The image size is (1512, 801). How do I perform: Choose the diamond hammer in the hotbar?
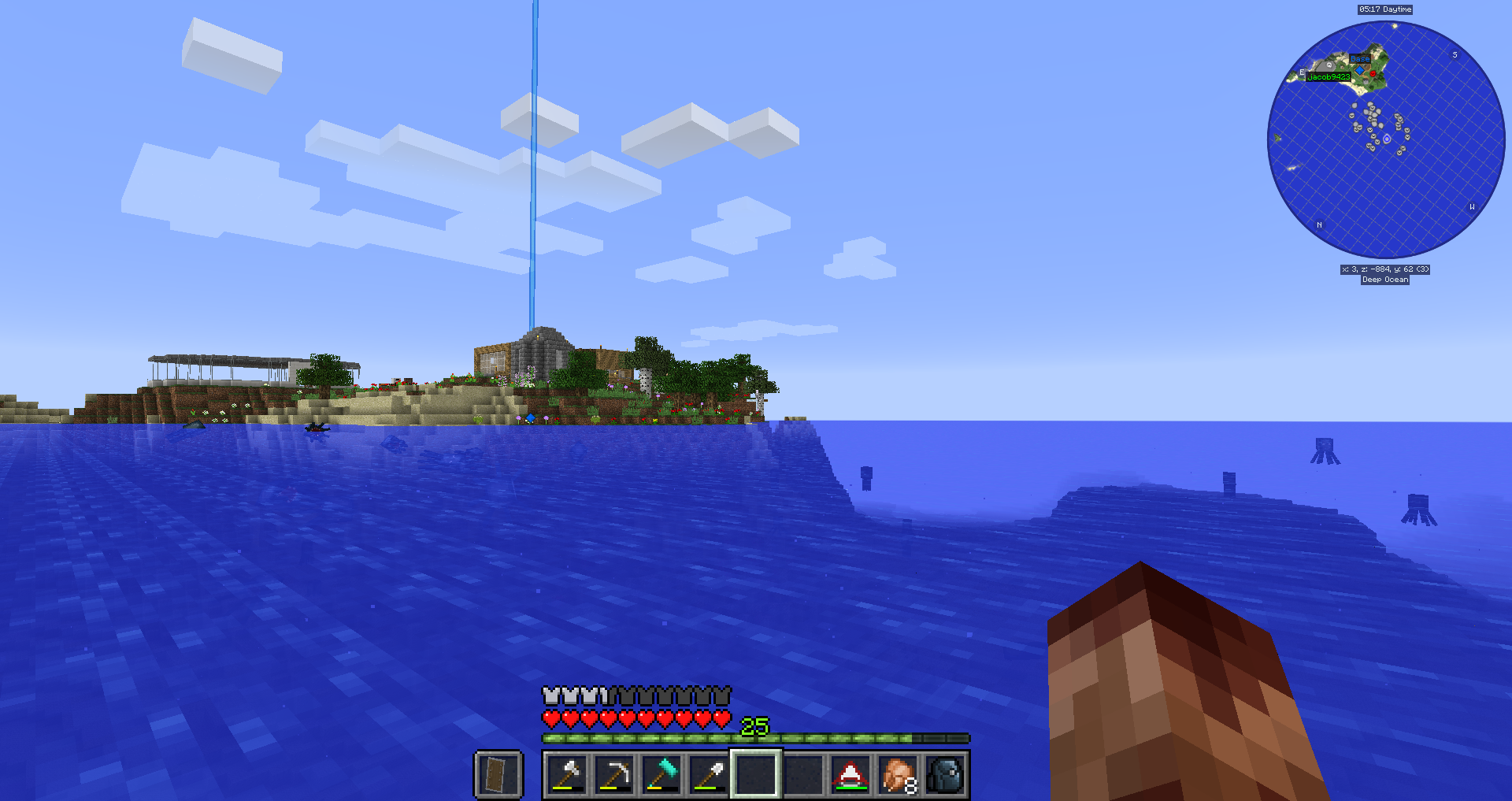tap(661, 774)
